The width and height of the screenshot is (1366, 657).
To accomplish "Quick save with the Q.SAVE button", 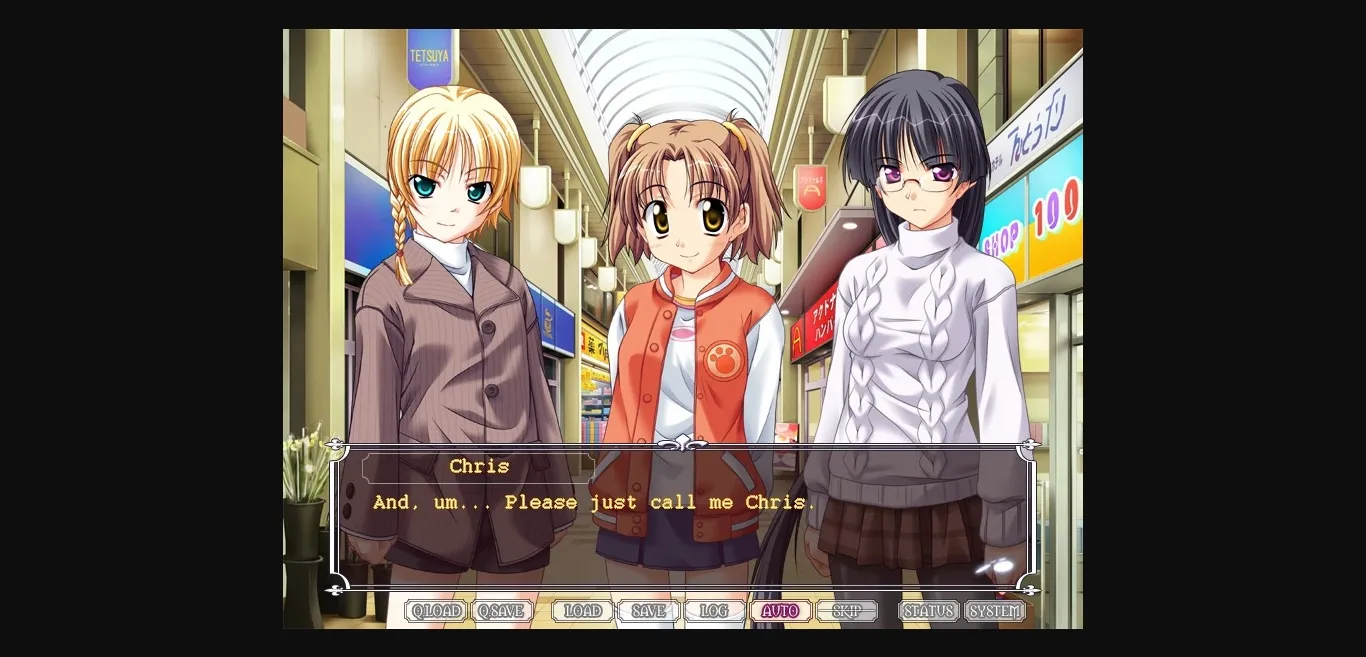I will [x=502, y=611].
